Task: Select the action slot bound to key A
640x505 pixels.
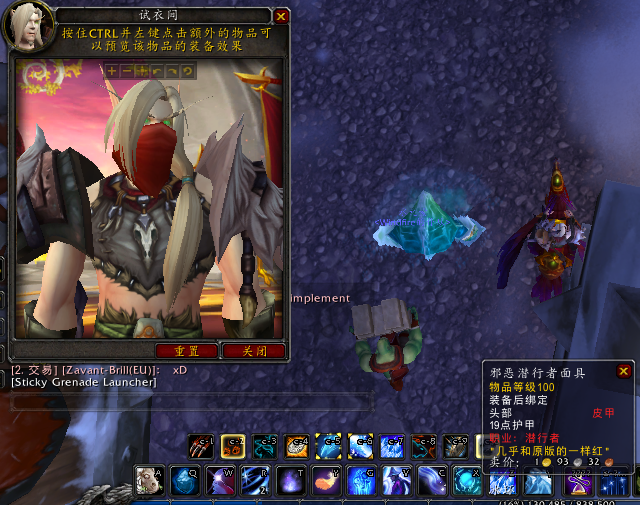Action: click(149, 482)
